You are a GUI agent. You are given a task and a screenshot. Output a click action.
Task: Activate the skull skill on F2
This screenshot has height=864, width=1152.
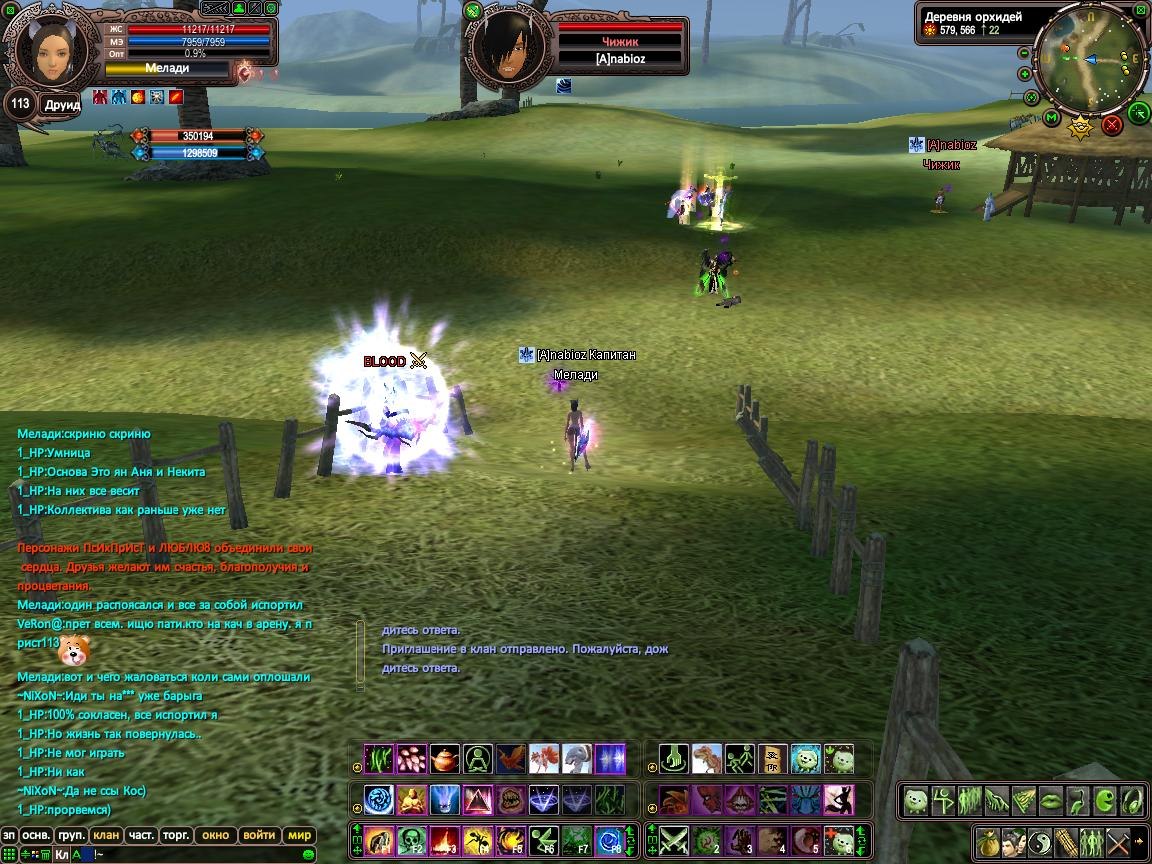click(x=412, y=840)
